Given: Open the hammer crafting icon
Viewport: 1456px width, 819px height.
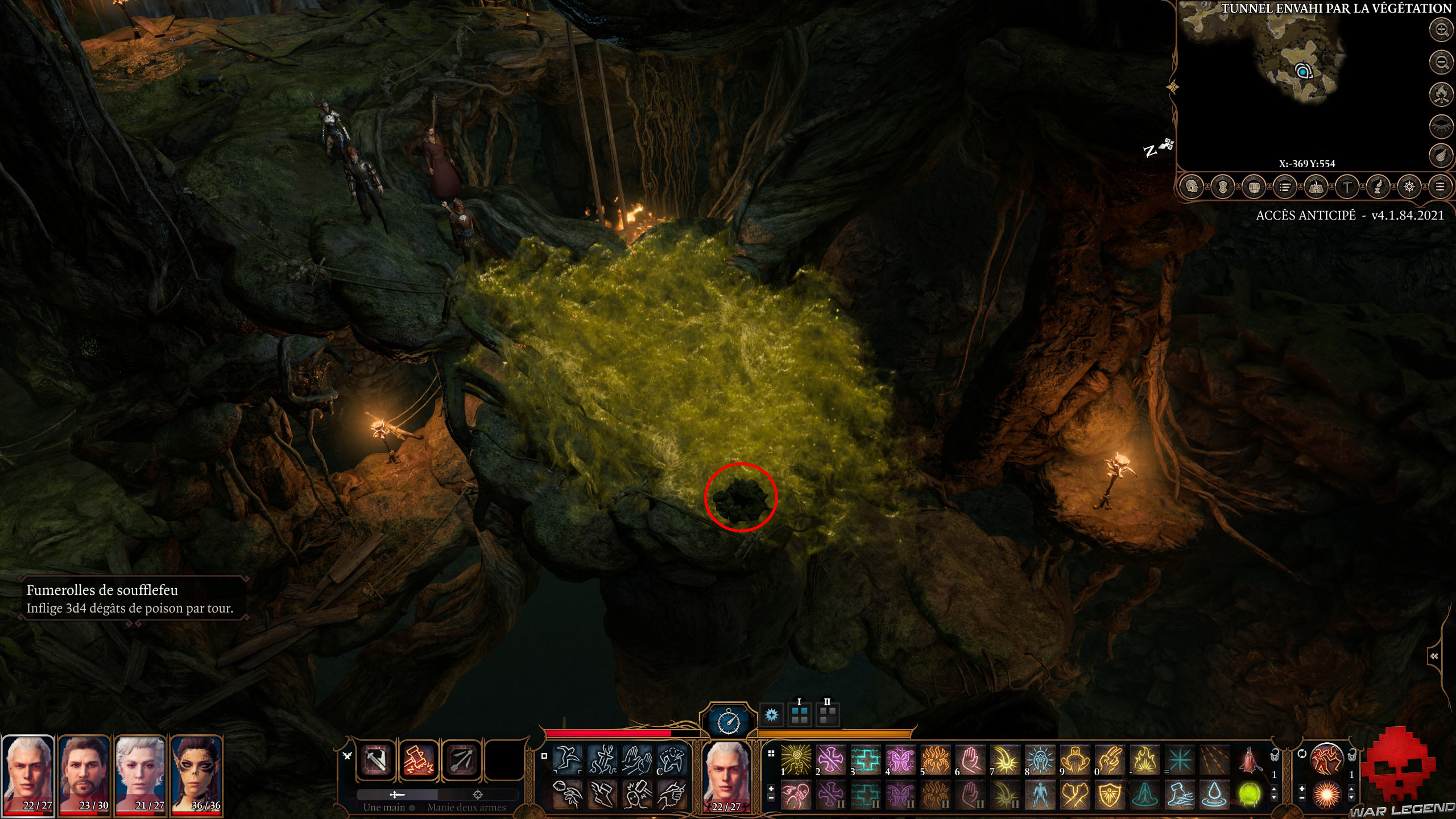Looking at the screenshot, I should (1347, 187).
